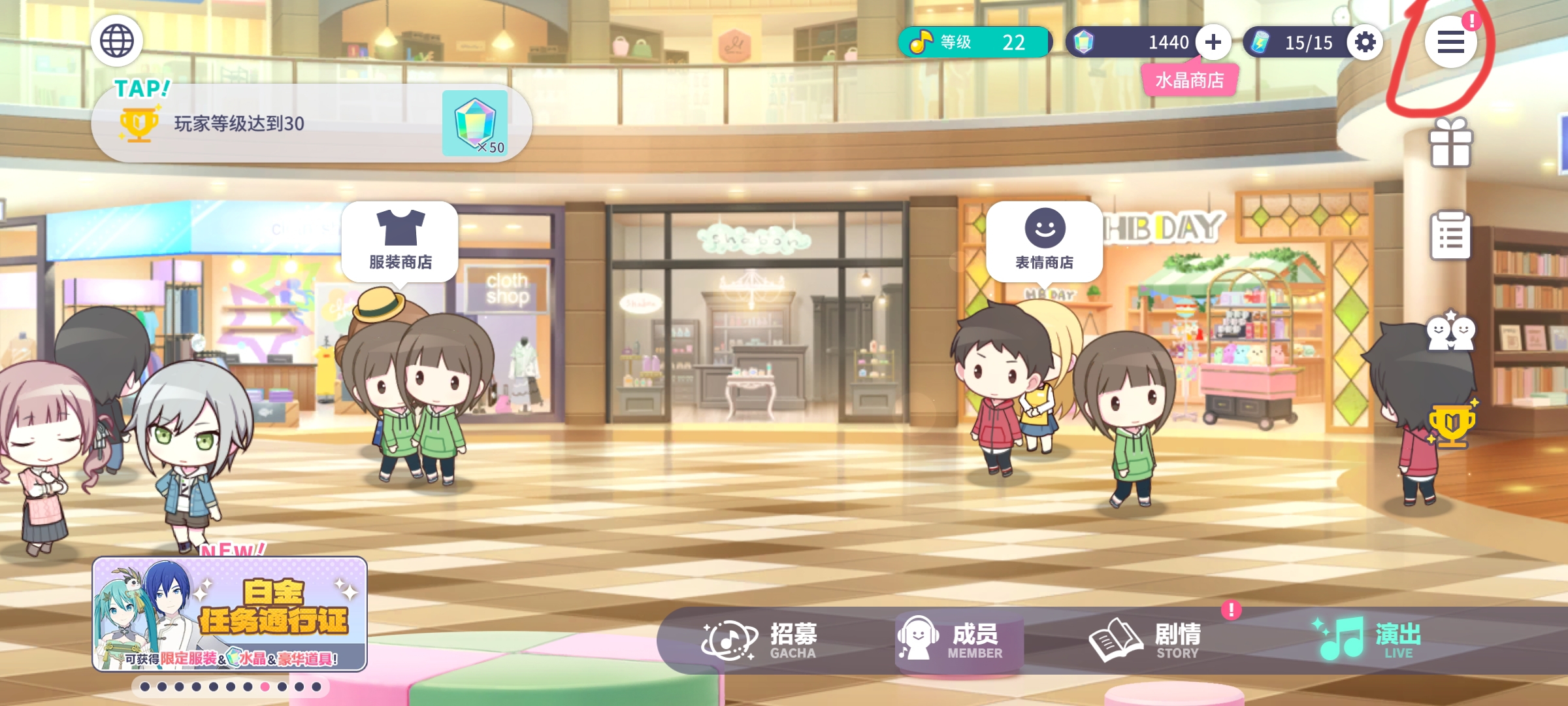Open the globe icon button
This screenshot has height=706, width=1568.
117,41
